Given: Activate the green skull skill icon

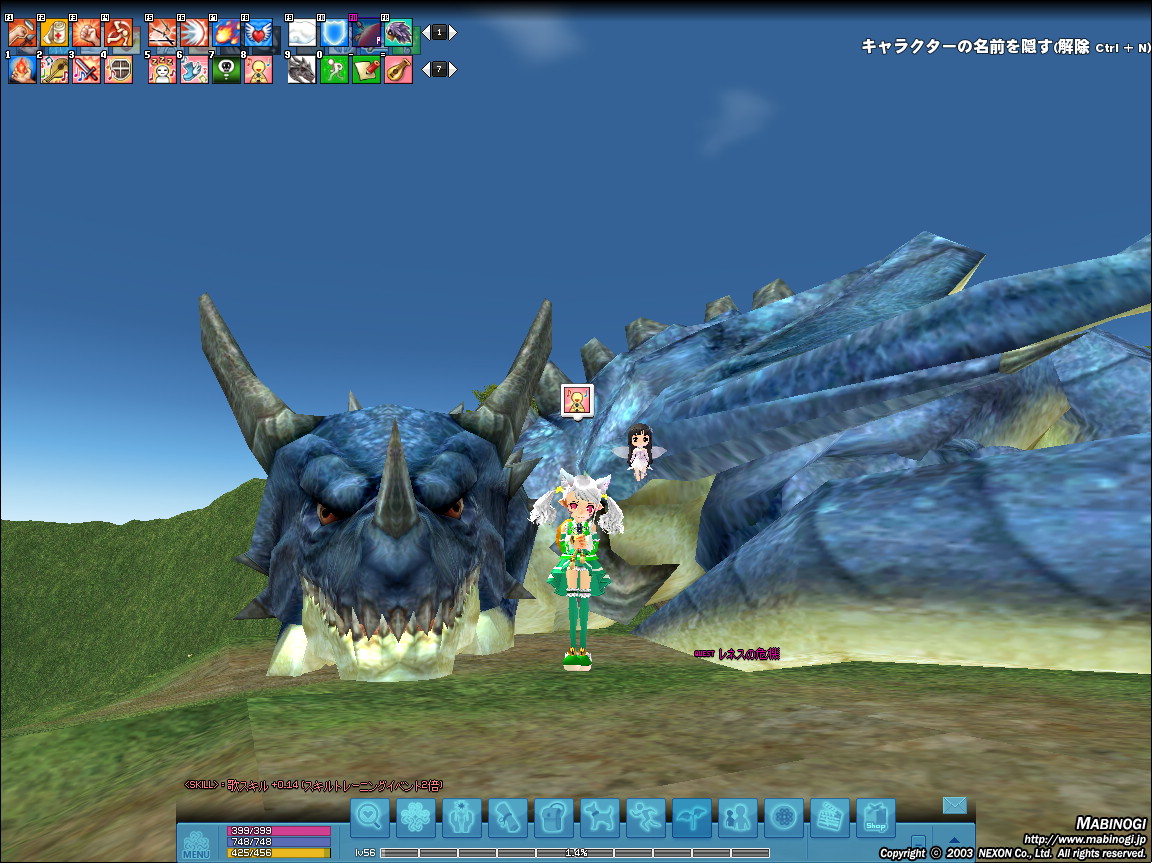Looking at the screenshot, I should (x=226, y=69).
